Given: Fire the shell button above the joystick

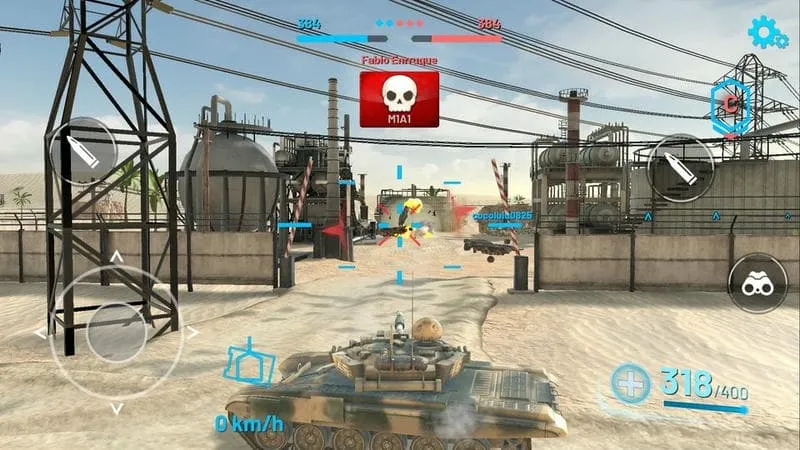Looking at the screenshot, I should coord(82,151).
